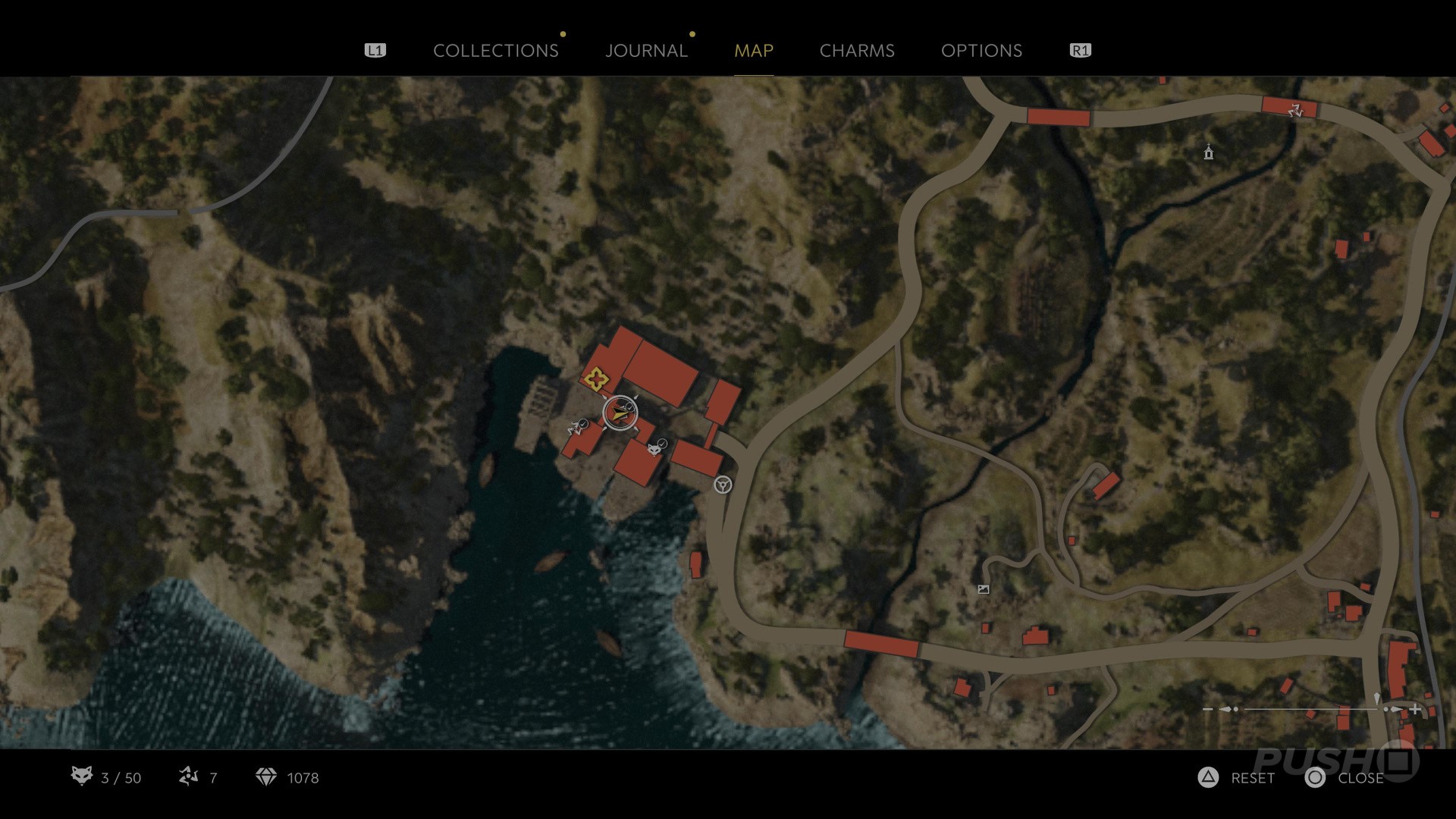The image size is (1456, 819).
Task: Zoom out with the minus end of the slider
Action: [x=1208, y=710]
